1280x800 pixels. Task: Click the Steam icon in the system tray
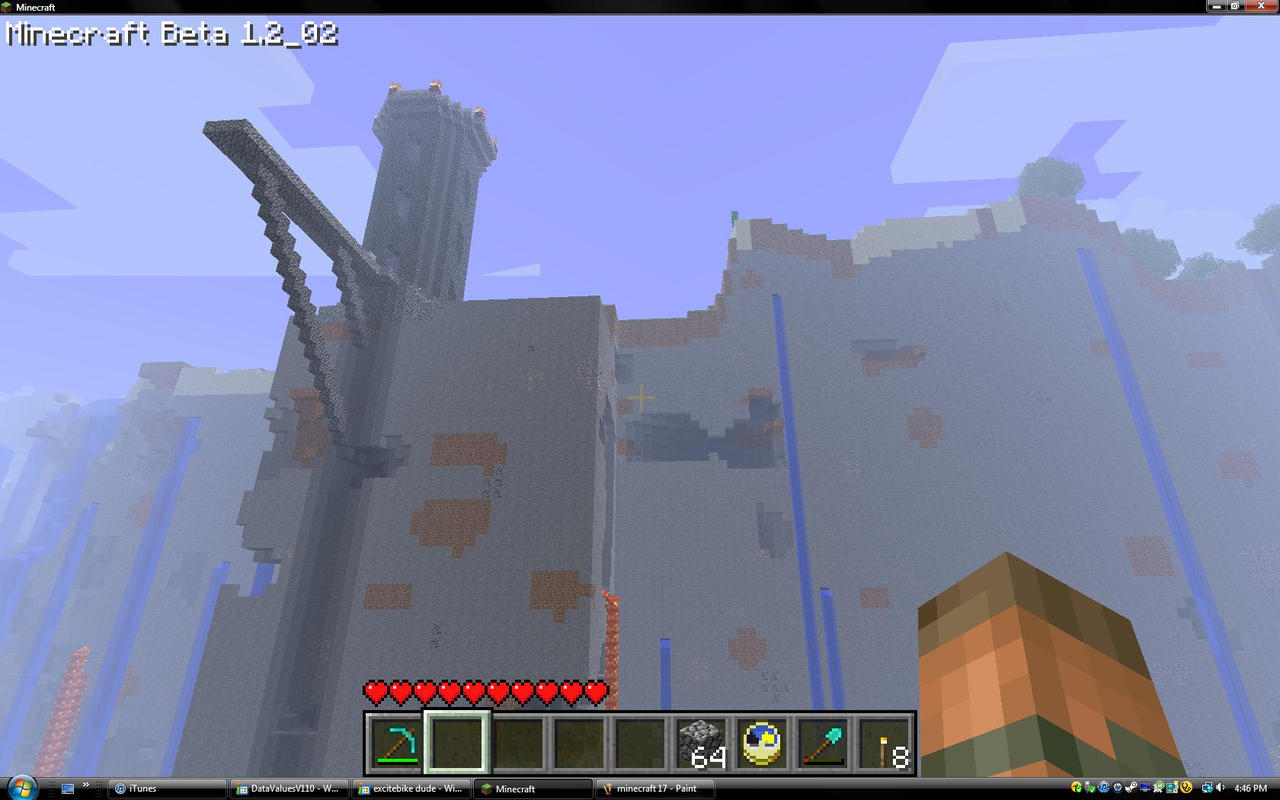coord(1131,787)
